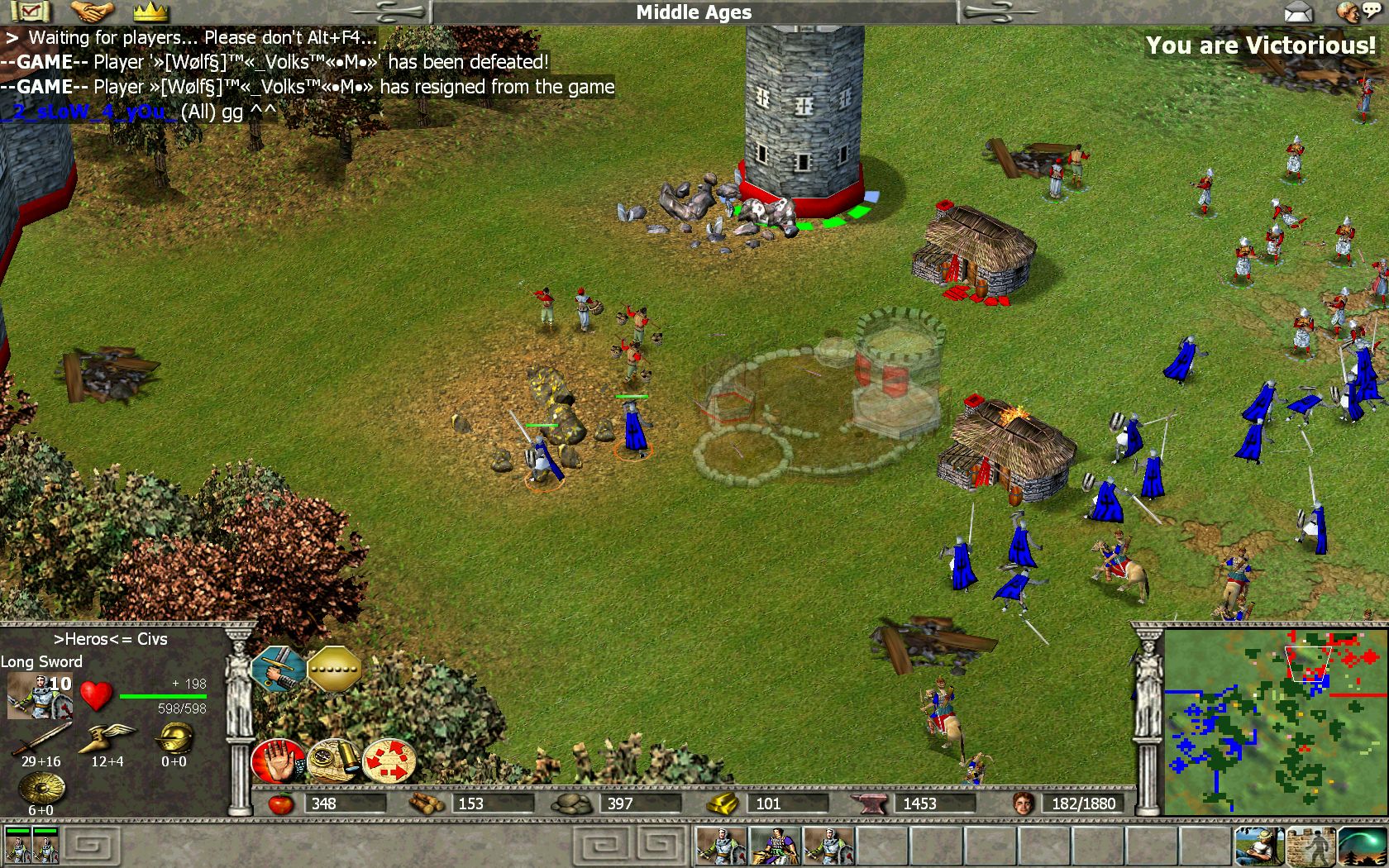Open the handshake diplomacy panel
This screenshot has width=1389, height=868.
[92, 12]
